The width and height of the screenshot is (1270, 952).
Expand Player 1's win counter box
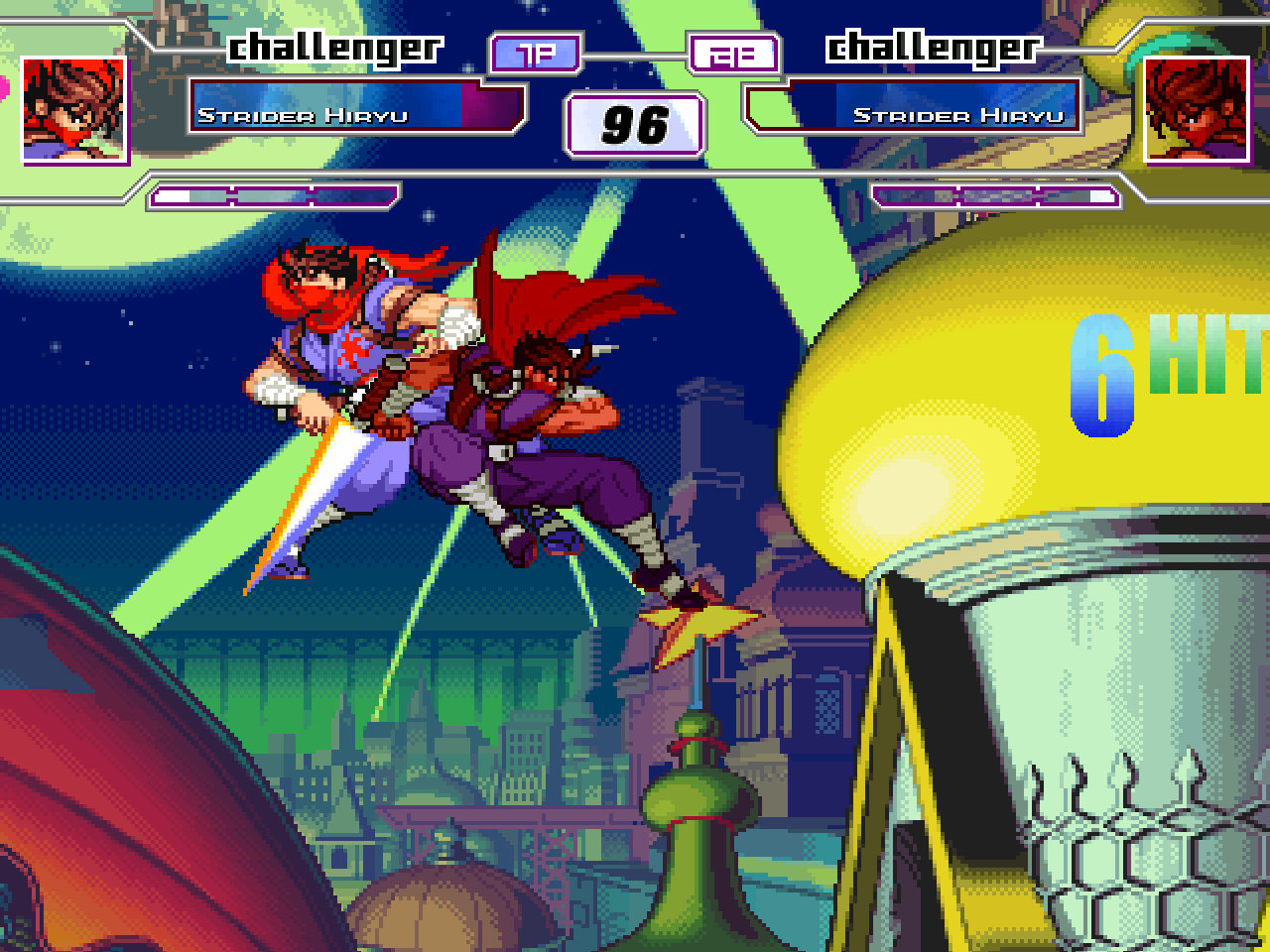point(534,54)
